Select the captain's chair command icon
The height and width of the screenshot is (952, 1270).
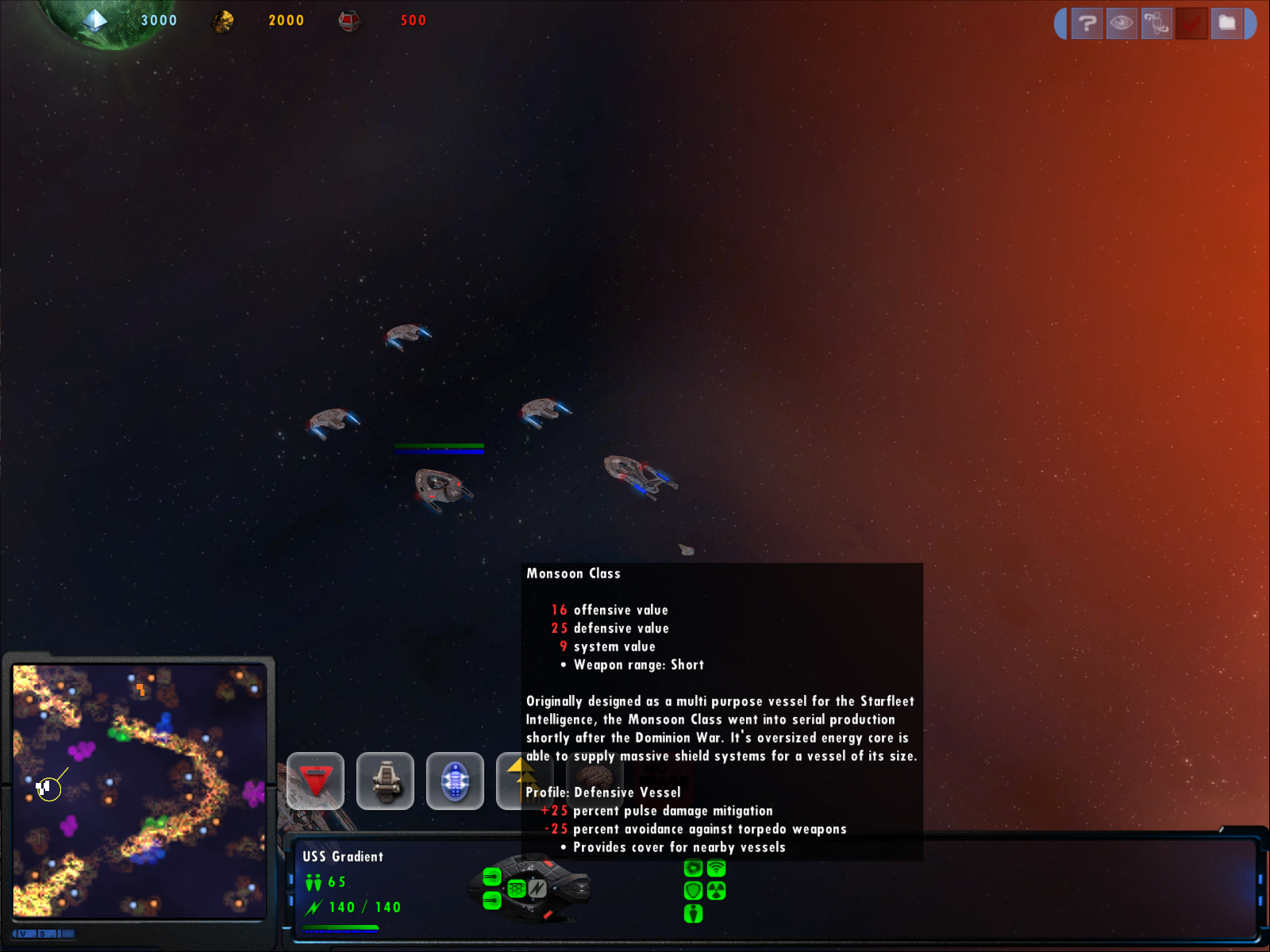[385, 781]
